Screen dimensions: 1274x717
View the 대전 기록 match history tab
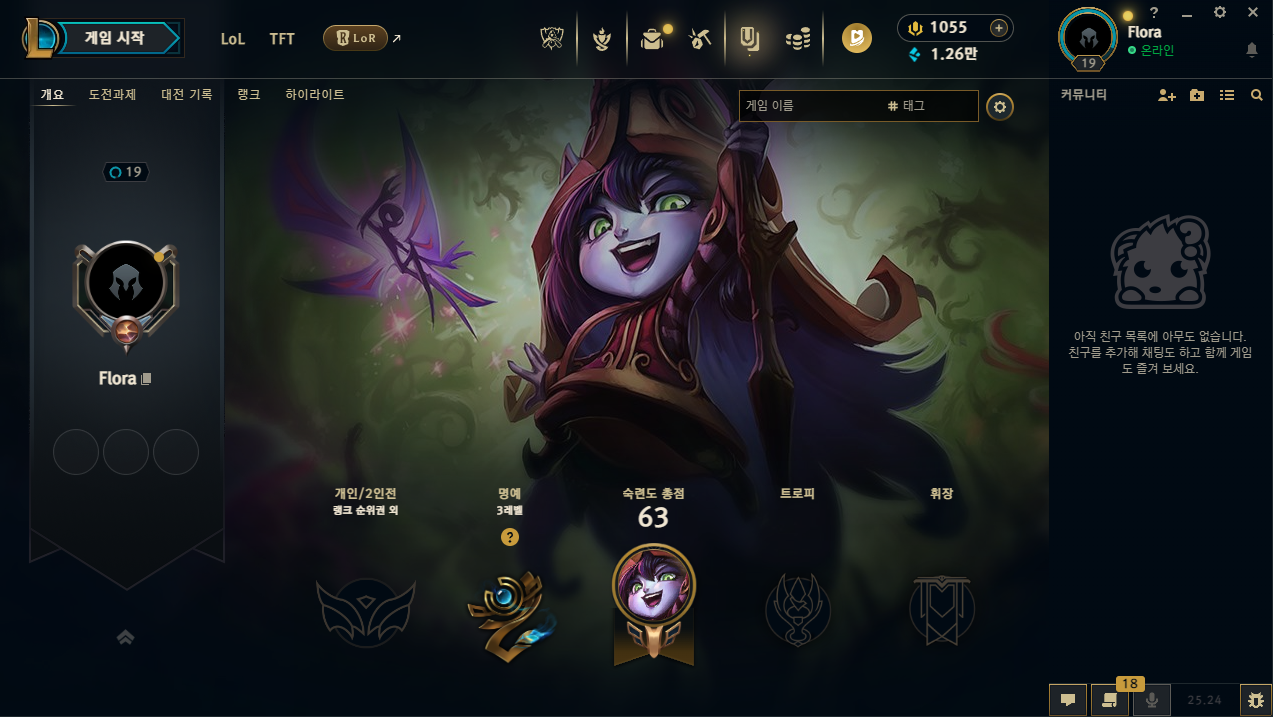tap(187, 95)
